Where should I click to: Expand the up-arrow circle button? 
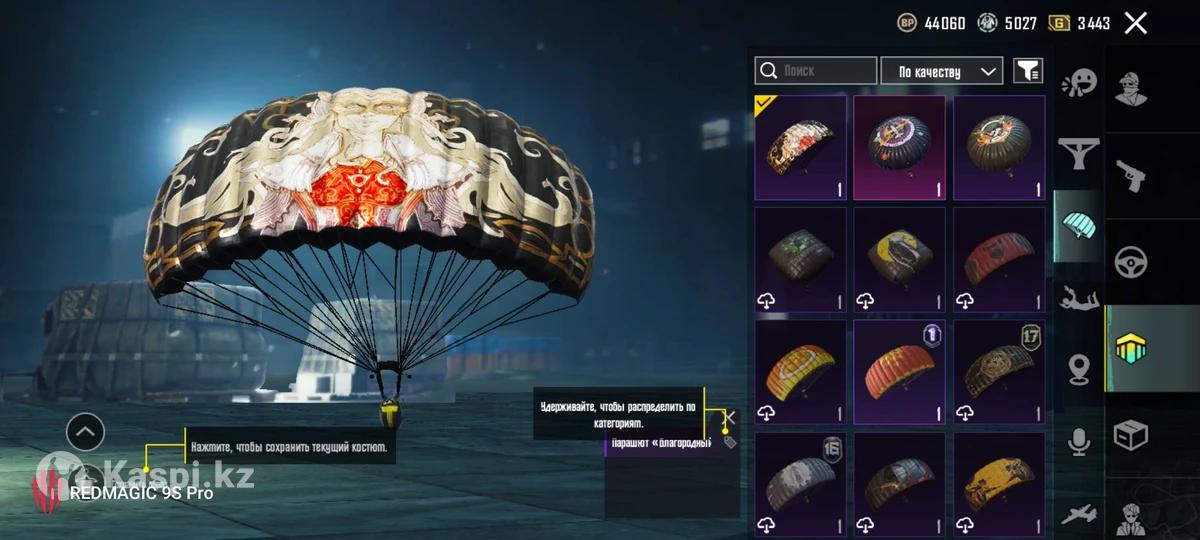(85, 432)
